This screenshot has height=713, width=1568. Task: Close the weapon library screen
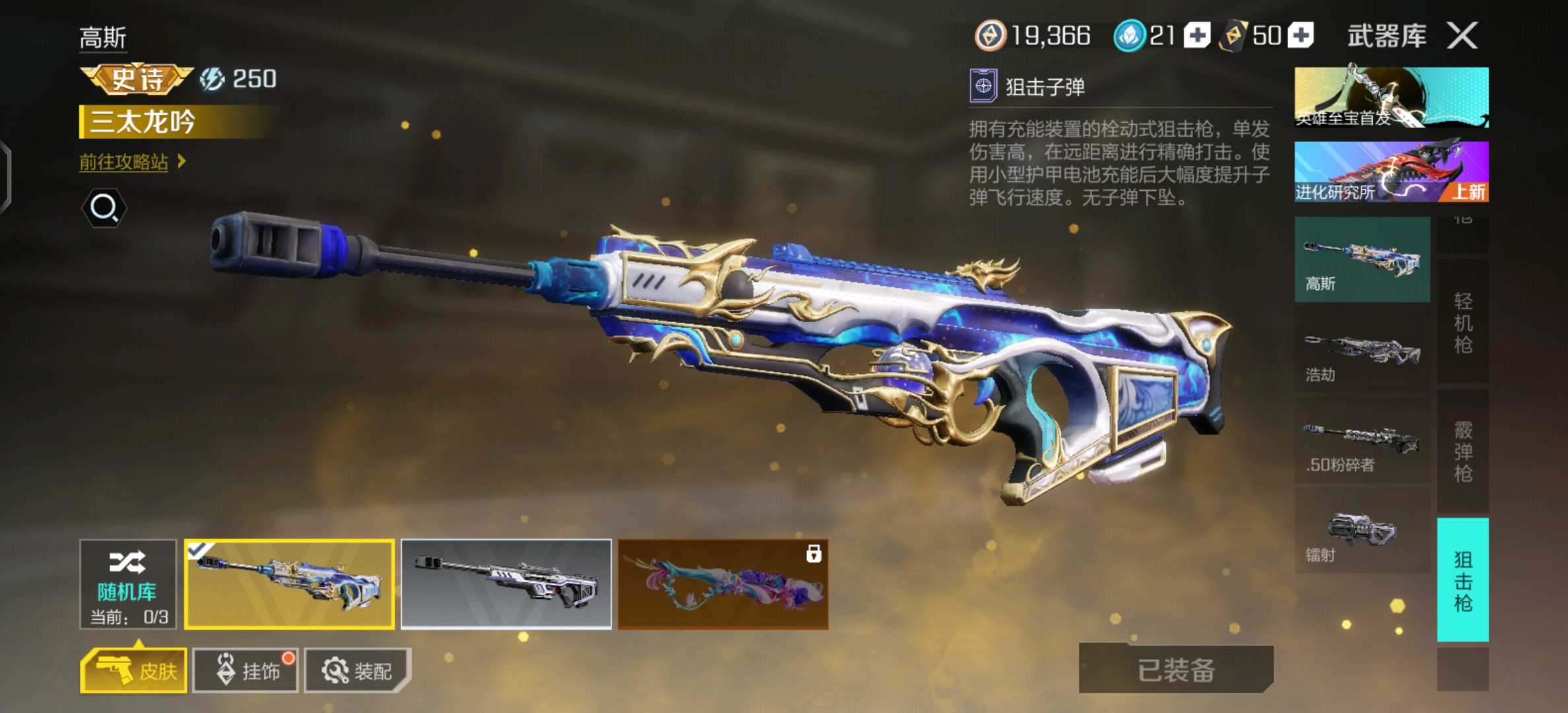click(x=1462, y=35)
